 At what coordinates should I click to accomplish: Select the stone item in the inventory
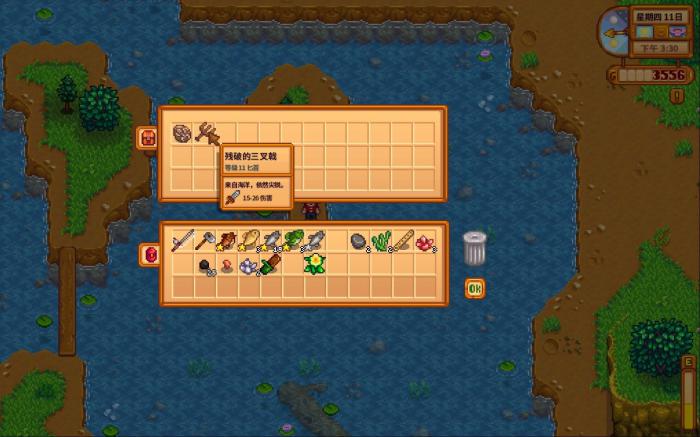[x=358, y=241]
